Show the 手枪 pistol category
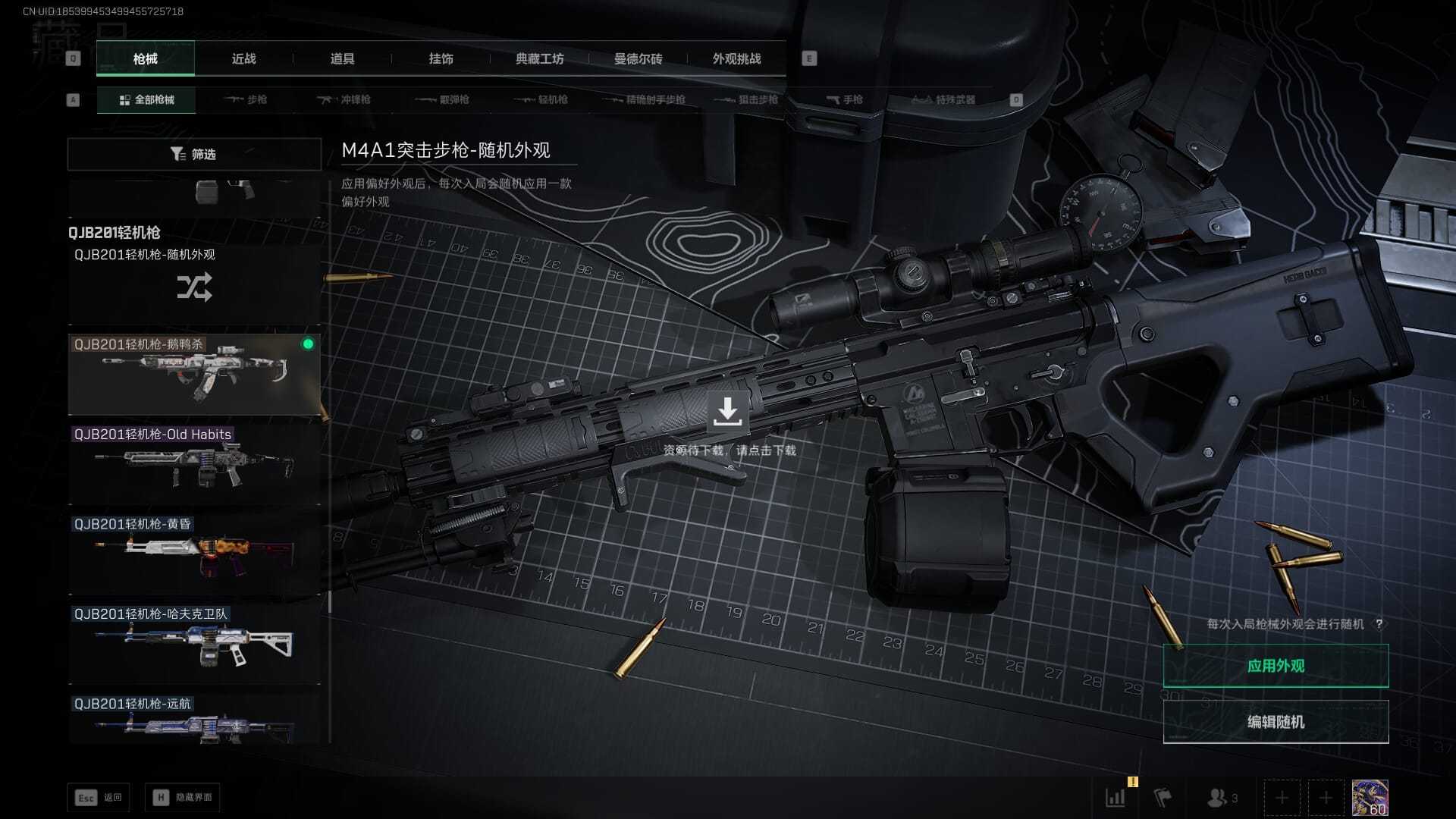The image size is (1456, 819). coord(845,100)
